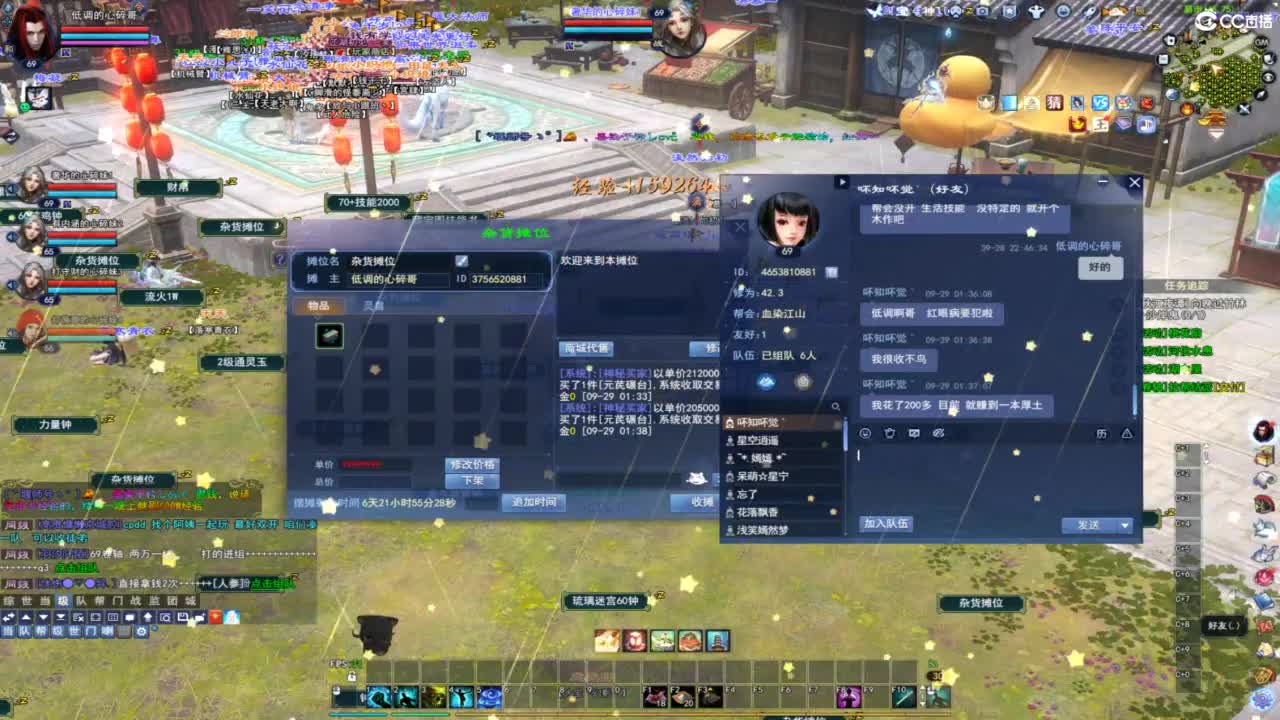Open the VS battle event icon below the minimap

[x=1100, y=103]
